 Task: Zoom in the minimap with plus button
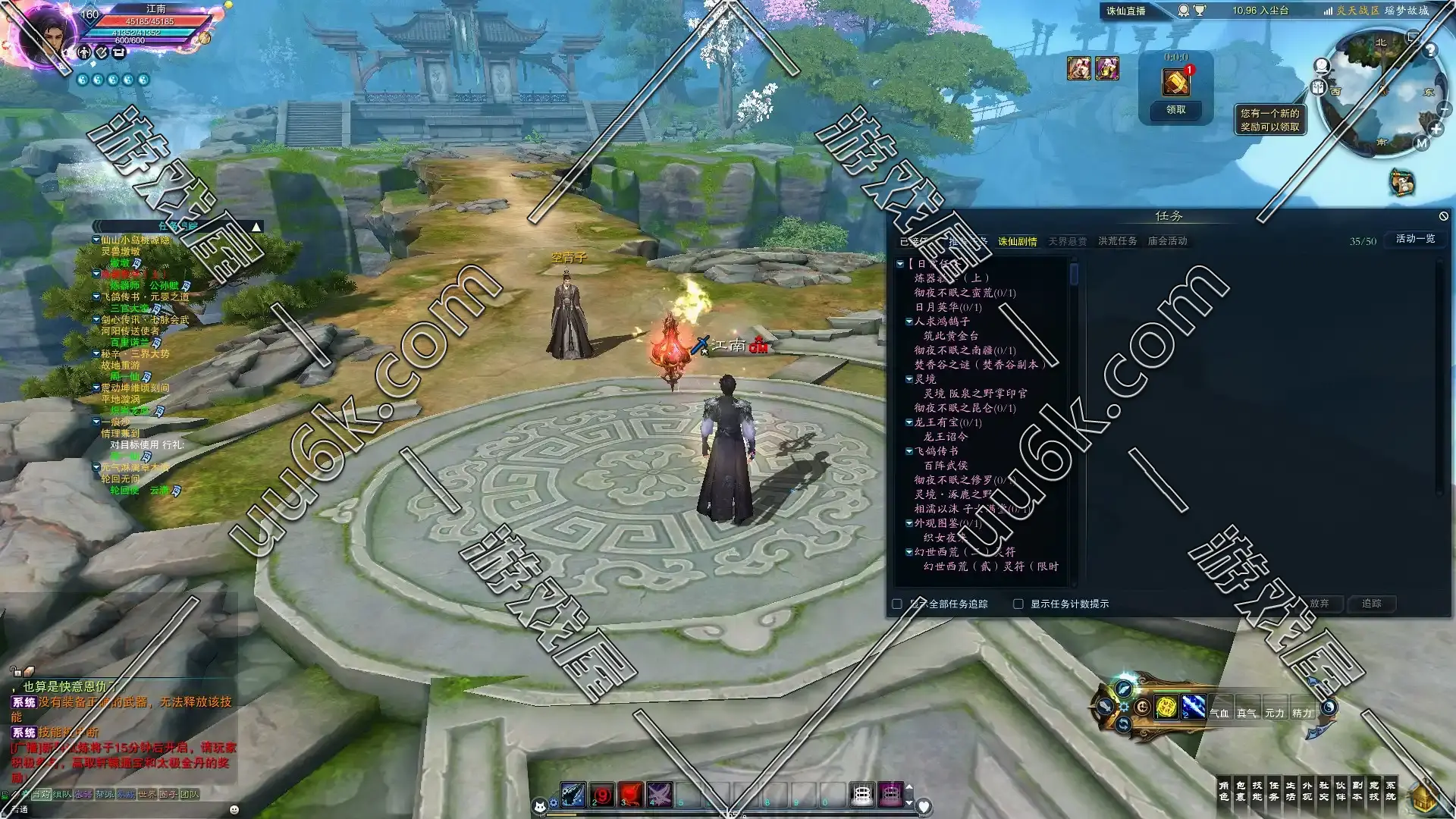point(1436,130)
